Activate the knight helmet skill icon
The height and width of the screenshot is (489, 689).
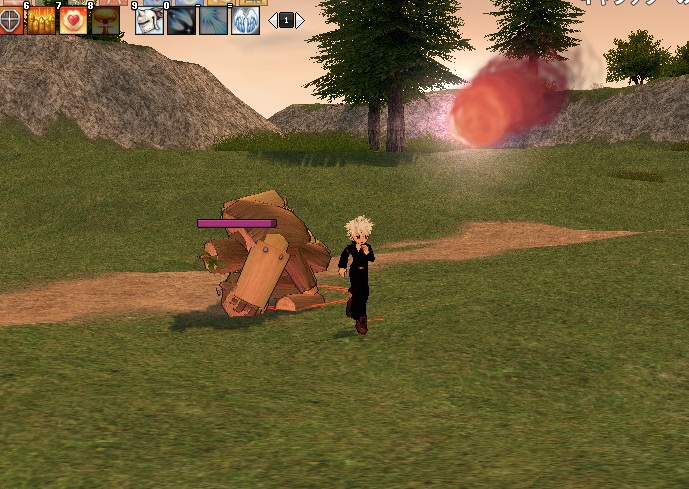pyautogui.click(x=149, y=21)
